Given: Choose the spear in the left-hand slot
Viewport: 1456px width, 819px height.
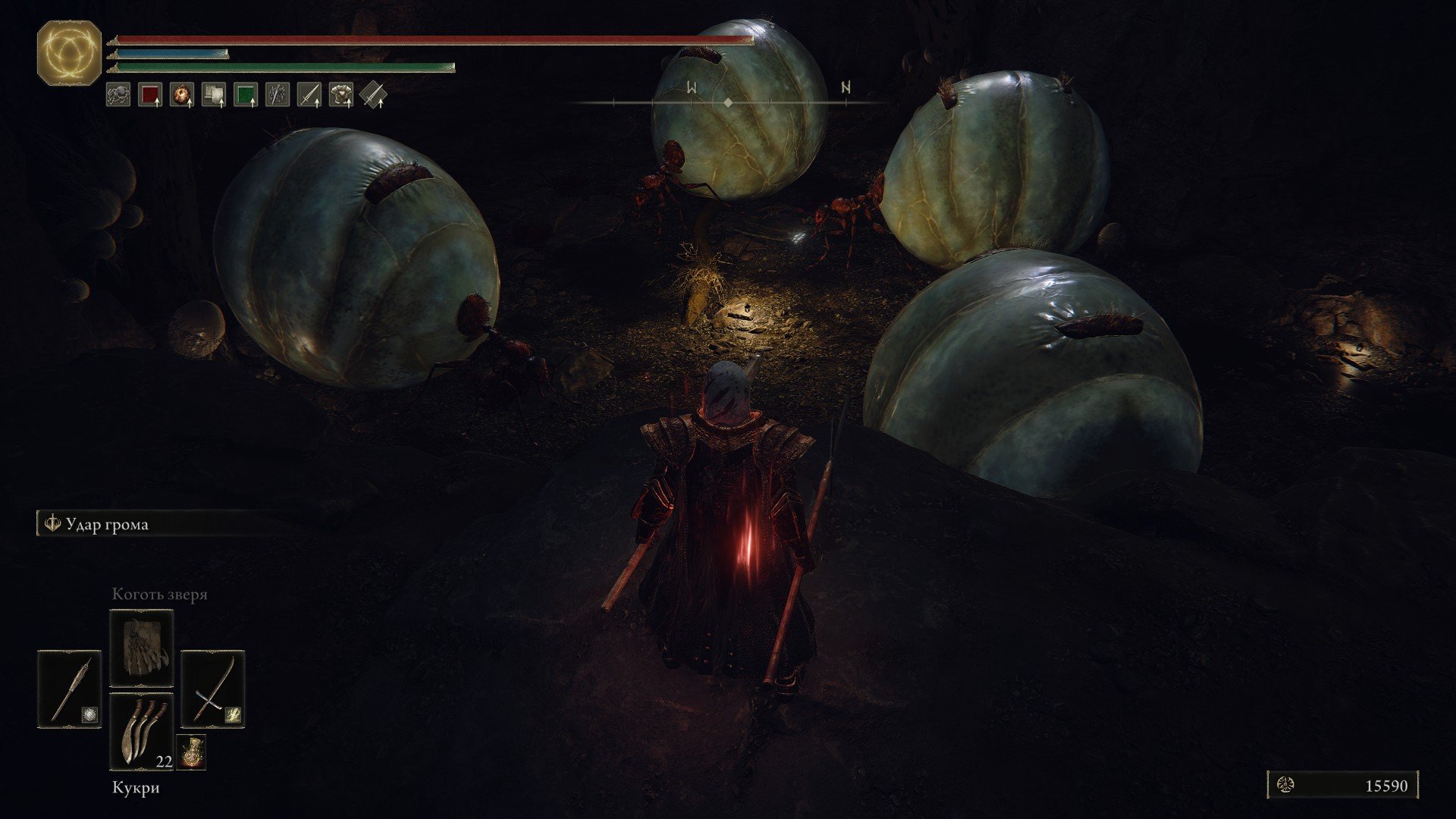Looking at the screenshot, I should point(69,689).
